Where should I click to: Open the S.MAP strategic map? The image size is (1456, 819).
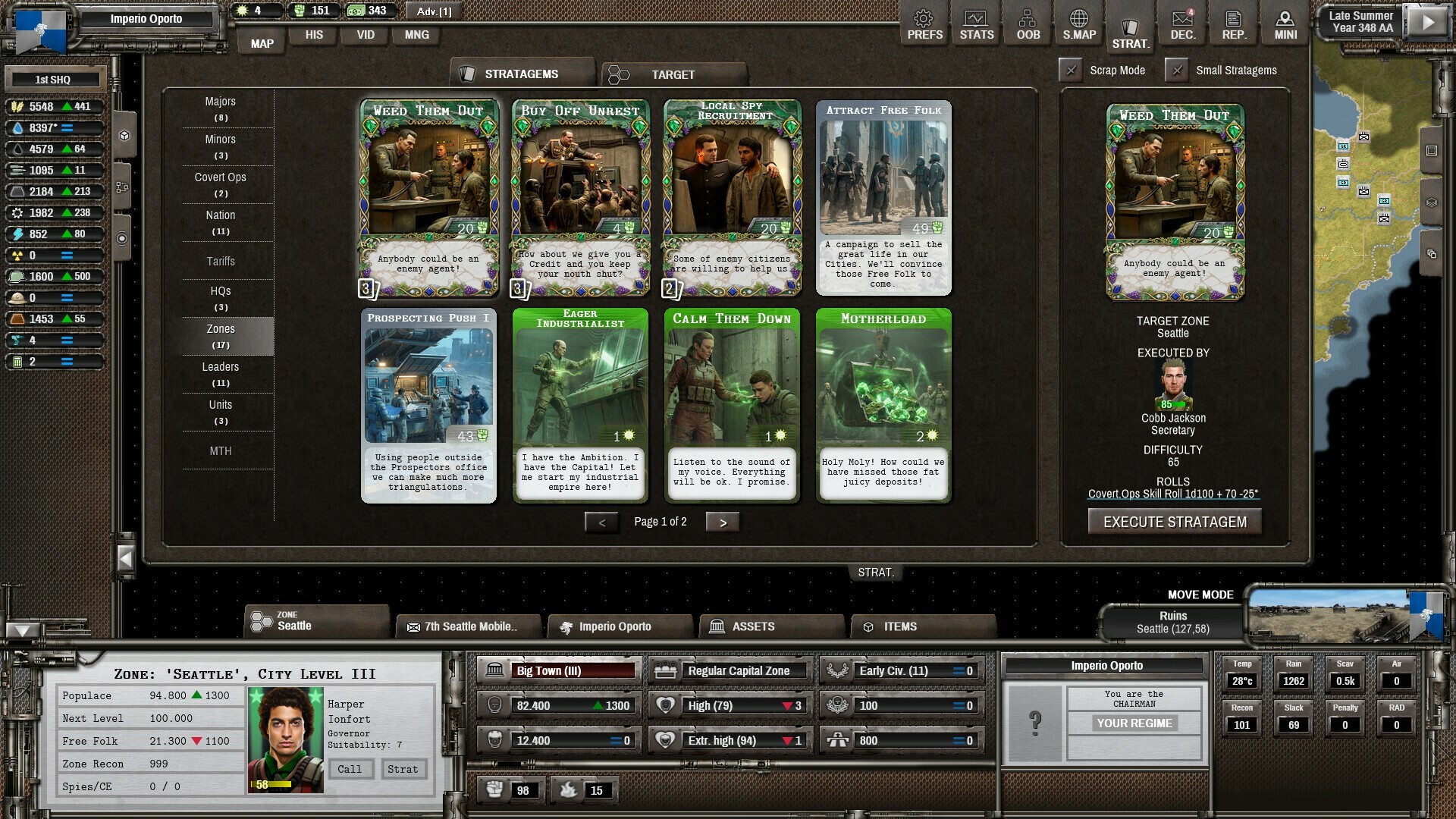[1079, 23]
